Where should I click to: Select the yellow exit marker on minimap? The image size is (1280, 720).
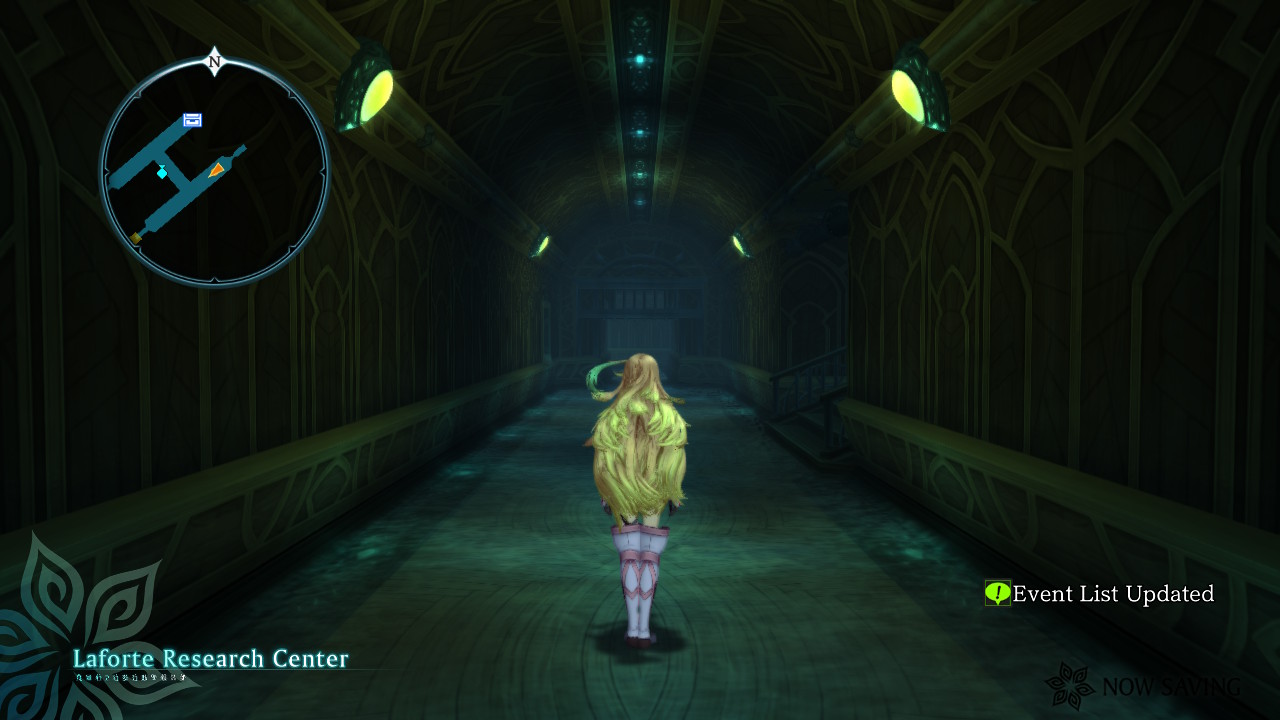click(x=136, y=237)
